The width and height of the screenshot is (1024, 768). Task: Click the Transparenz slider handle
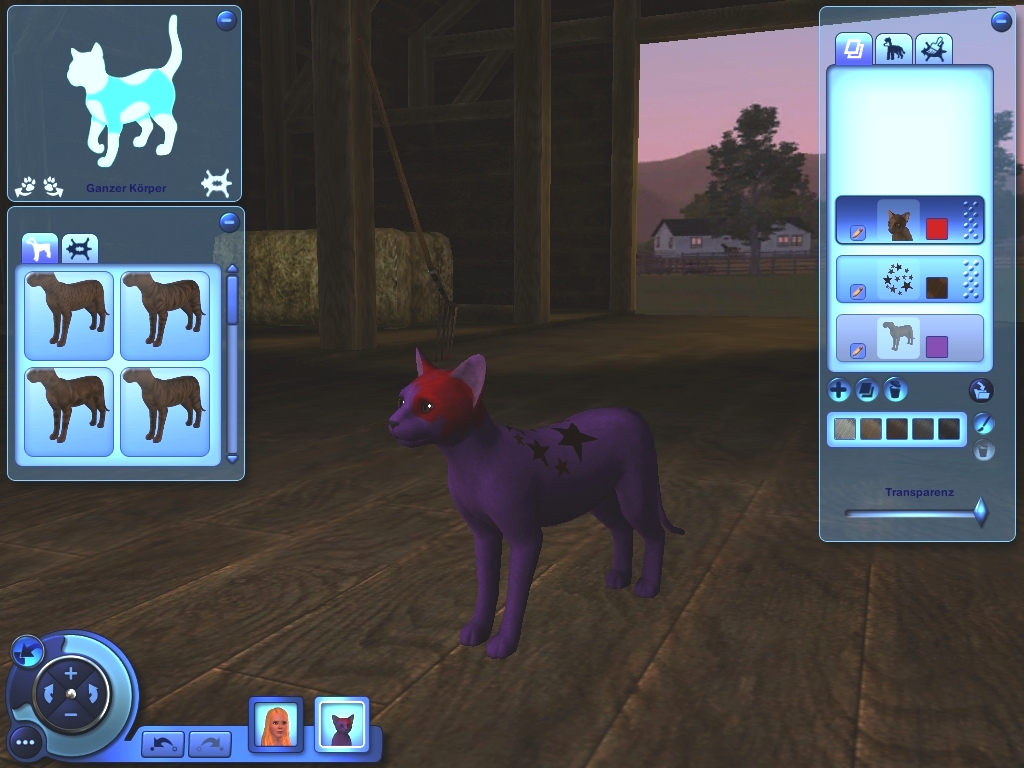coord(980,512)
